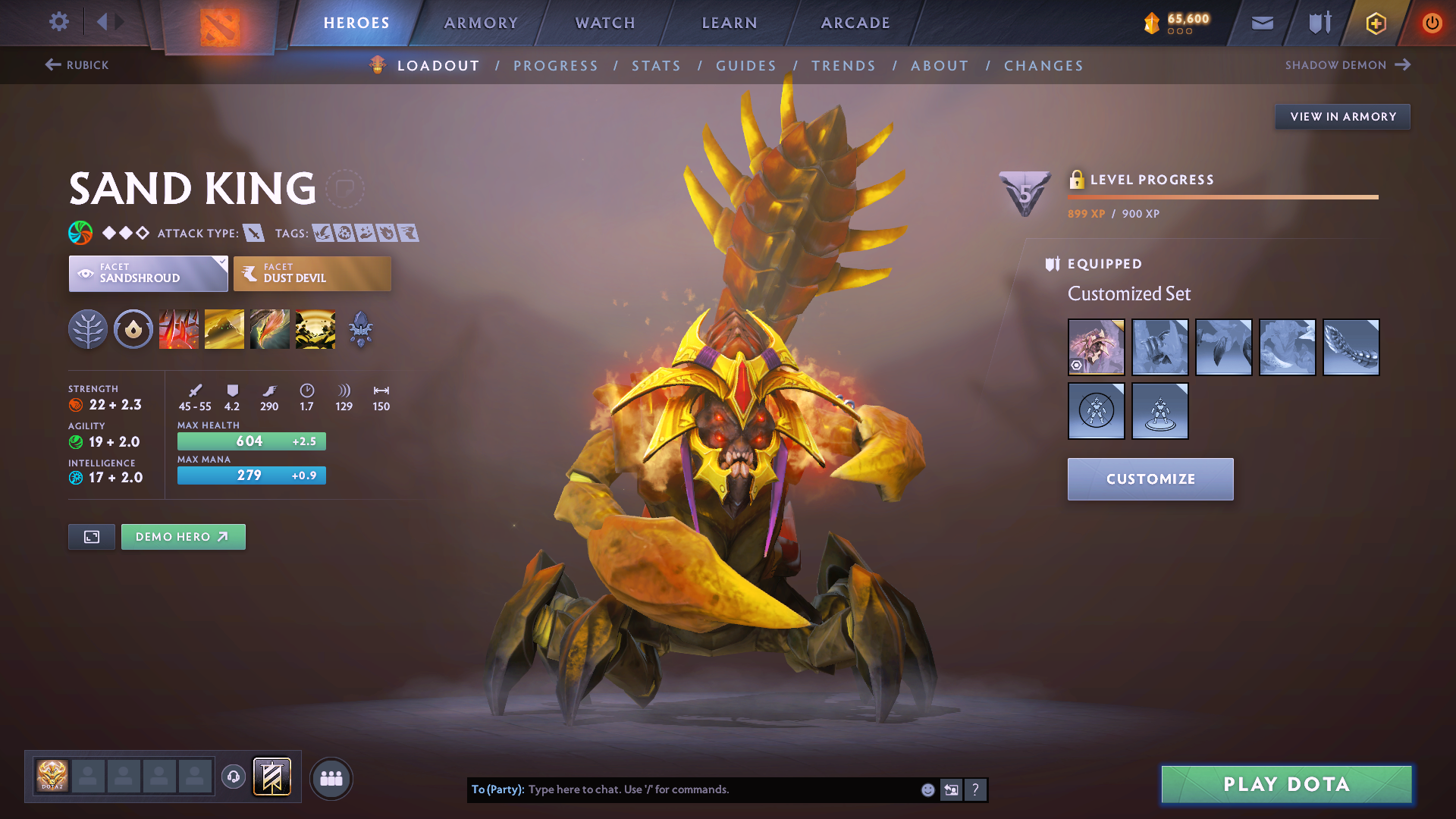View the Burrowstrike ability icon

point(178,329)
